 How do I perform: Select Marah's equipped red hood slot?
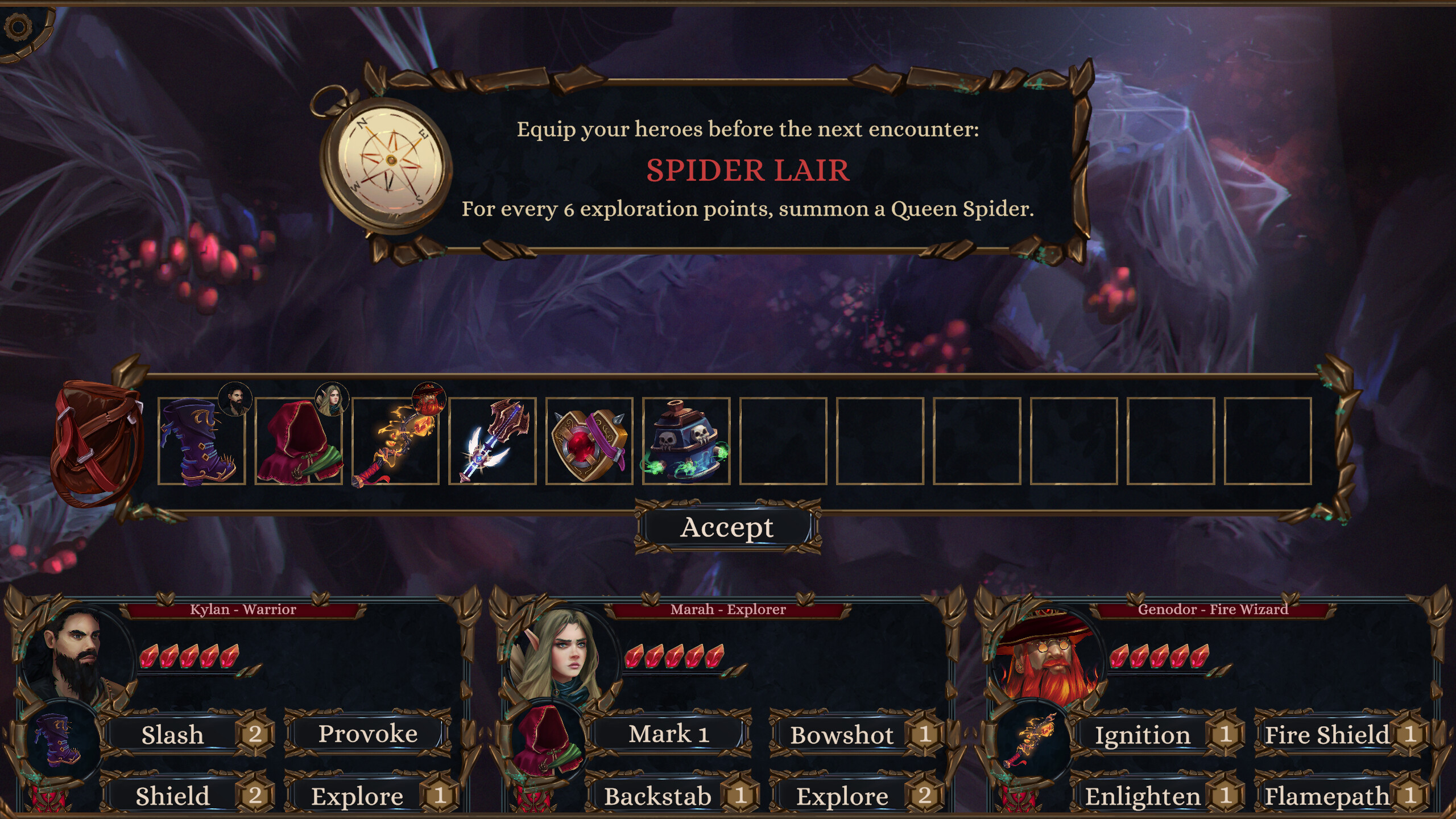coord(547,739)
